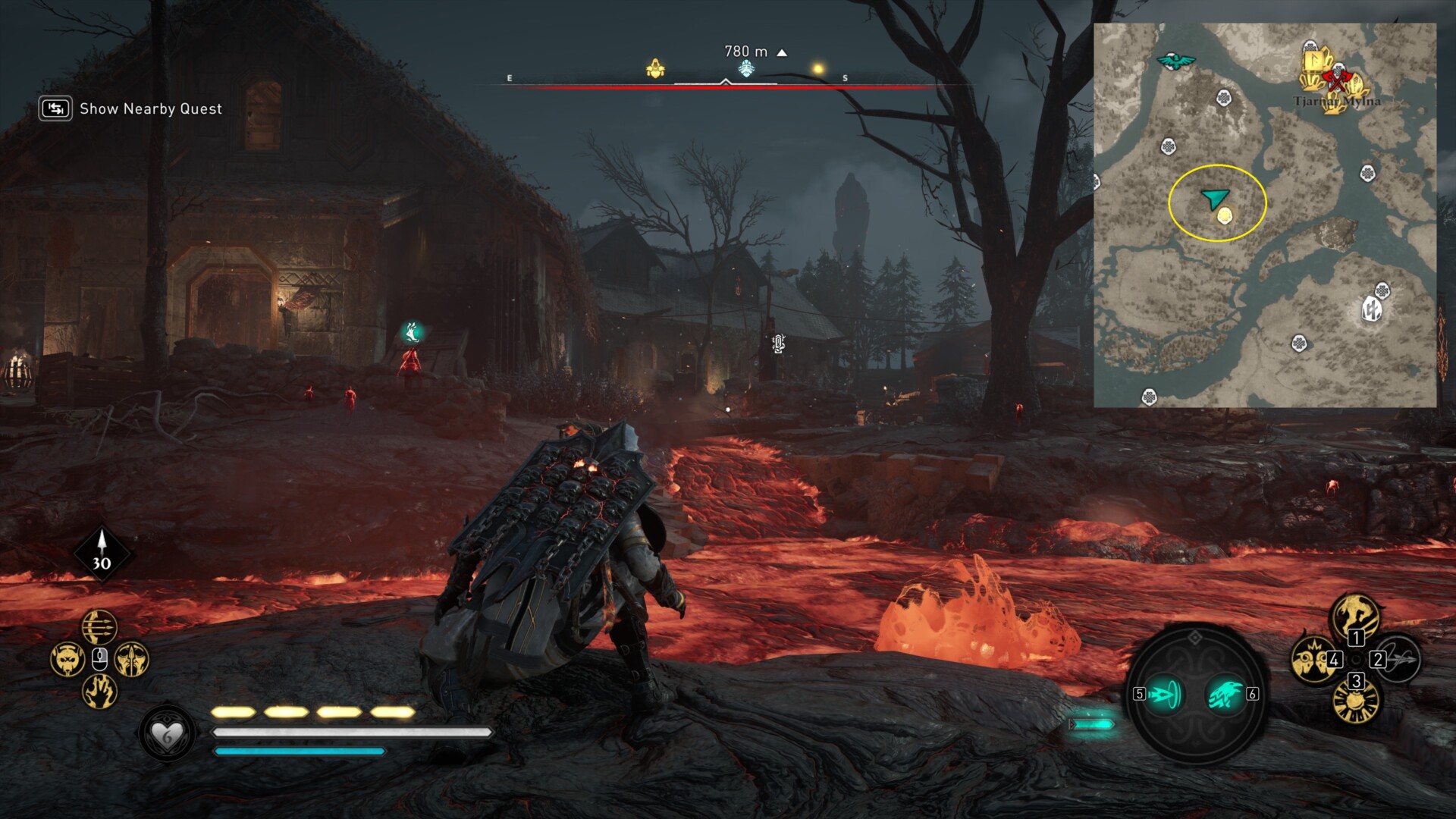This screenshot has height=819, width=1456.
Task: Activate the triple-arrow bow ability
Action: click(x=99, y=626)
